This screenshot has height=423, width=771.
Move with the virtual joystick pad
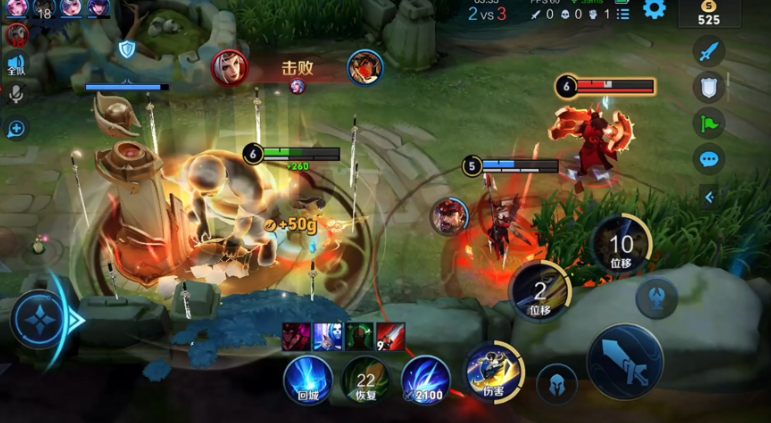[41, 320]
